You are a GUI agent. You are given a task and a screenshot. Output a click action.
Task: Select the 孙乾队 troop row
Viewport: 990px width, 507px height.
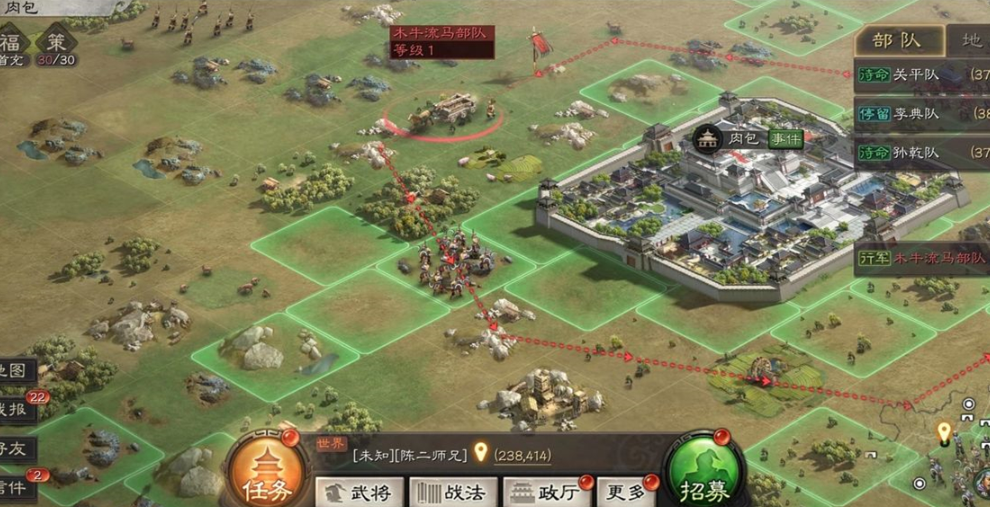click(x=920, y=152)
